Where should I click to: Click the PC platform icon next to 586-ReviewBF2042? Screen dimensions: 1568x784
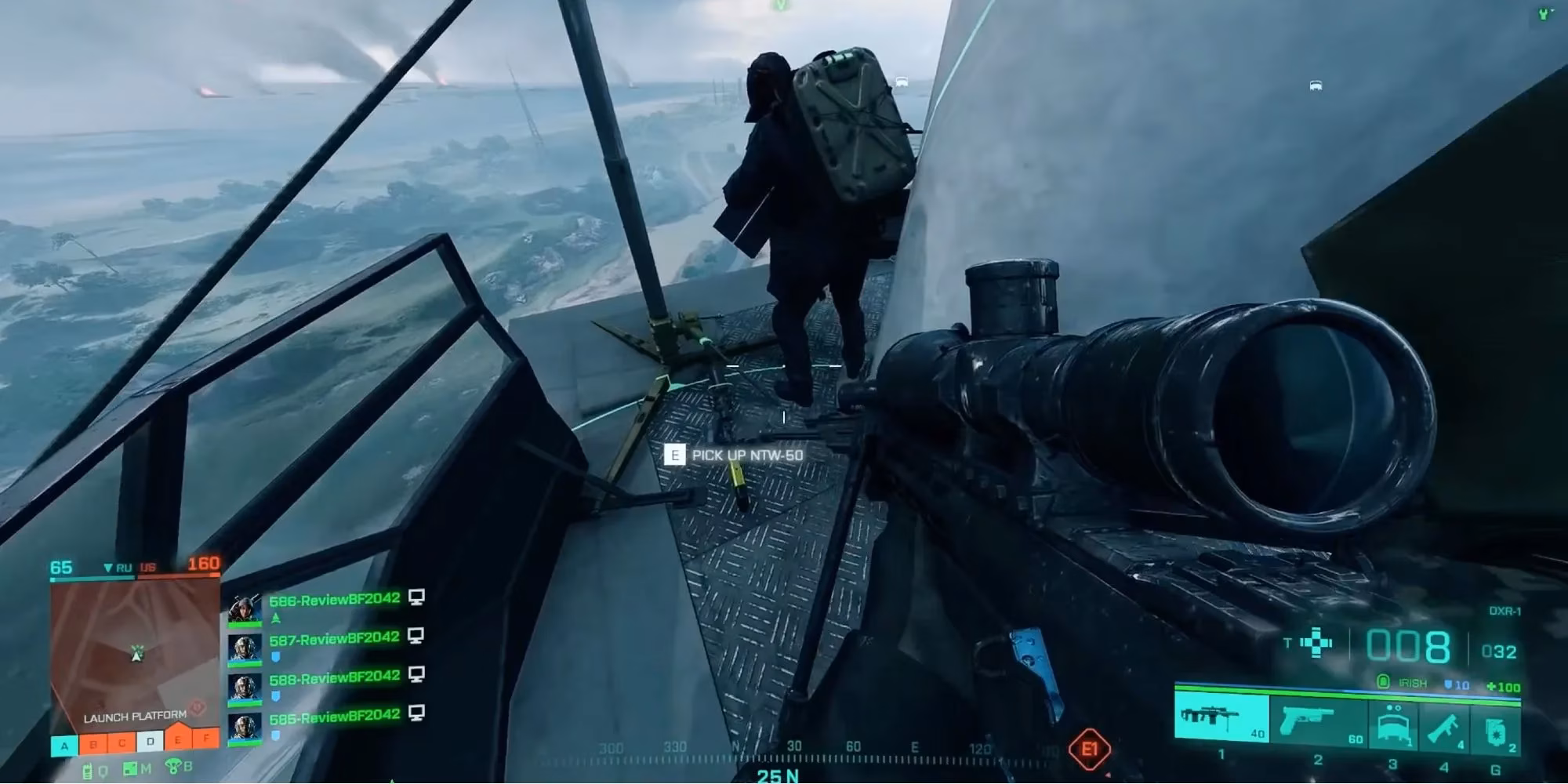[x=416, y=598]
